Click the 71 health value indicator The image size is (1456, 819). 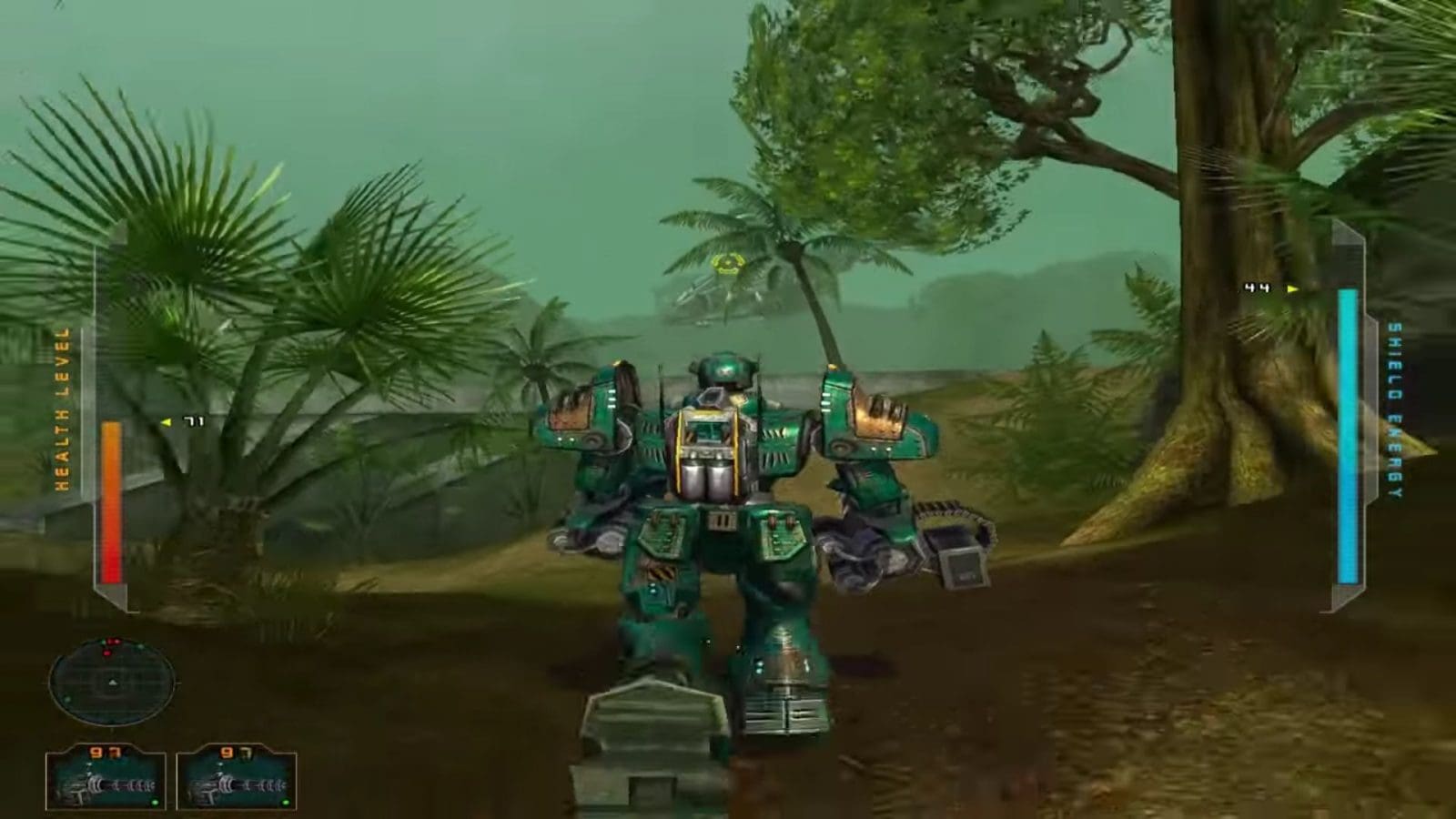[194, 421]
